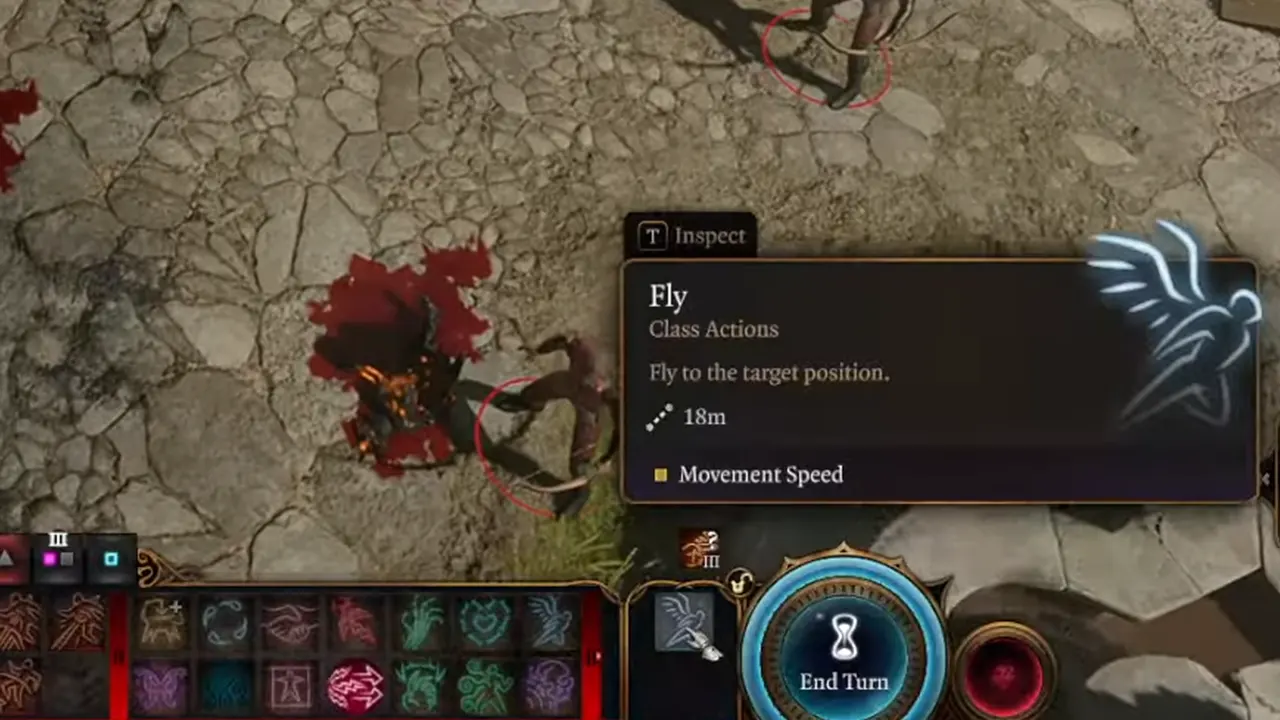1280x720 pixels.
Task: Activate the purple swirling cloud spell
Action: [549, 686]
